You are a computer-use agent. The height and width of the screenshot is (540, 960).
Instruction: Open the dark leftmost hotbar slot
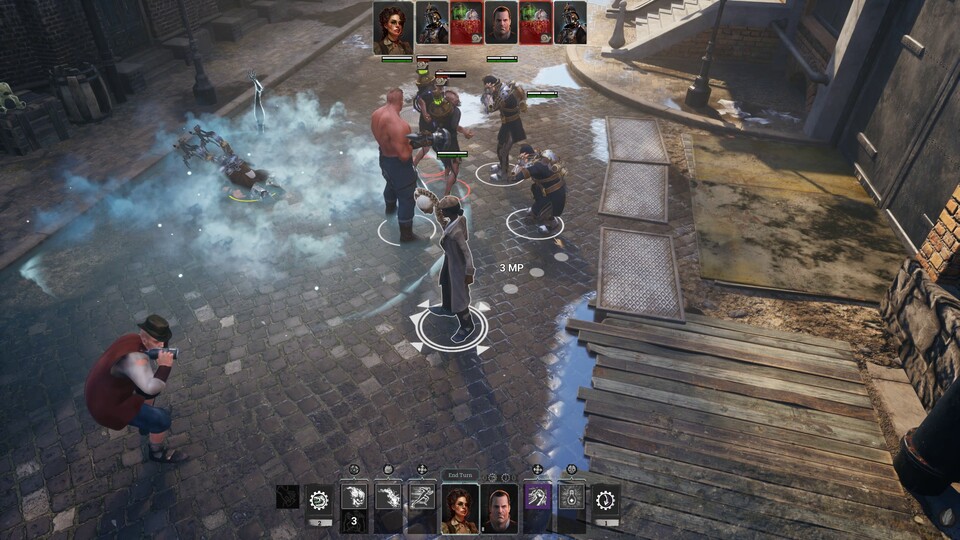(x=288, y=498)
